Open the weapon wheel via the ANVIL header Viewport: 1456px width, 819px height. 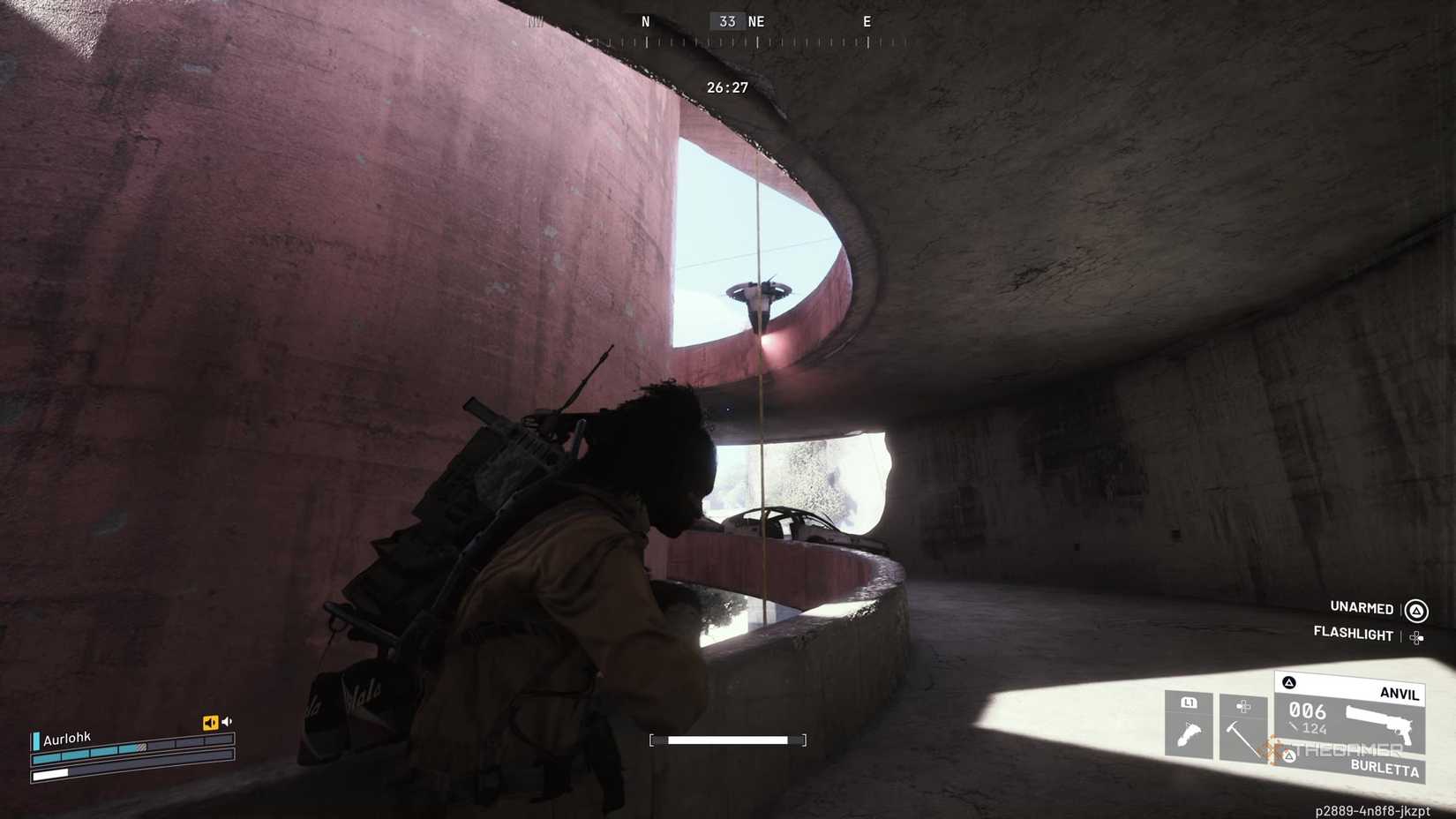click(1399, 694)
